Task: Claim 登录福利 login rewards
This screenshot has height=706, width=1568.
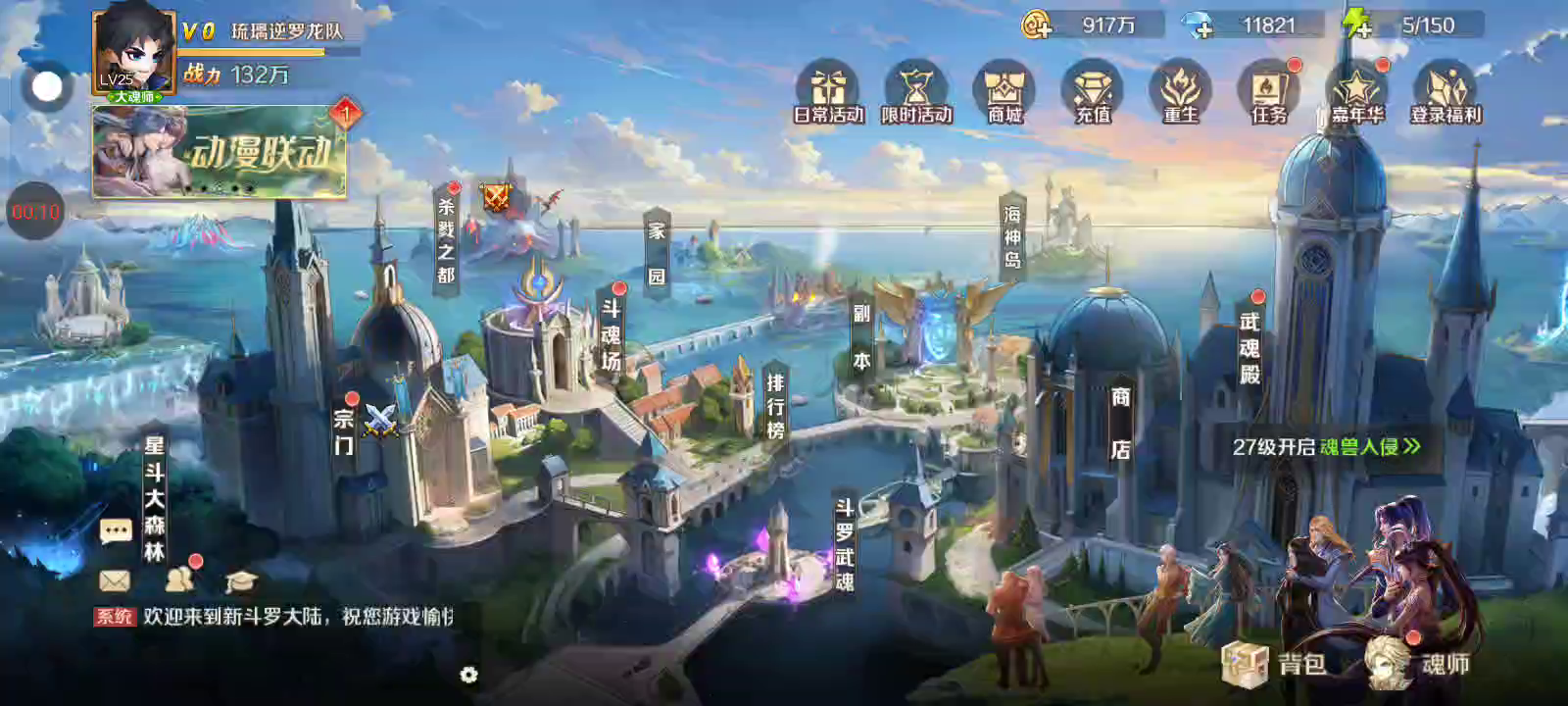Action: click(1445, 92)
